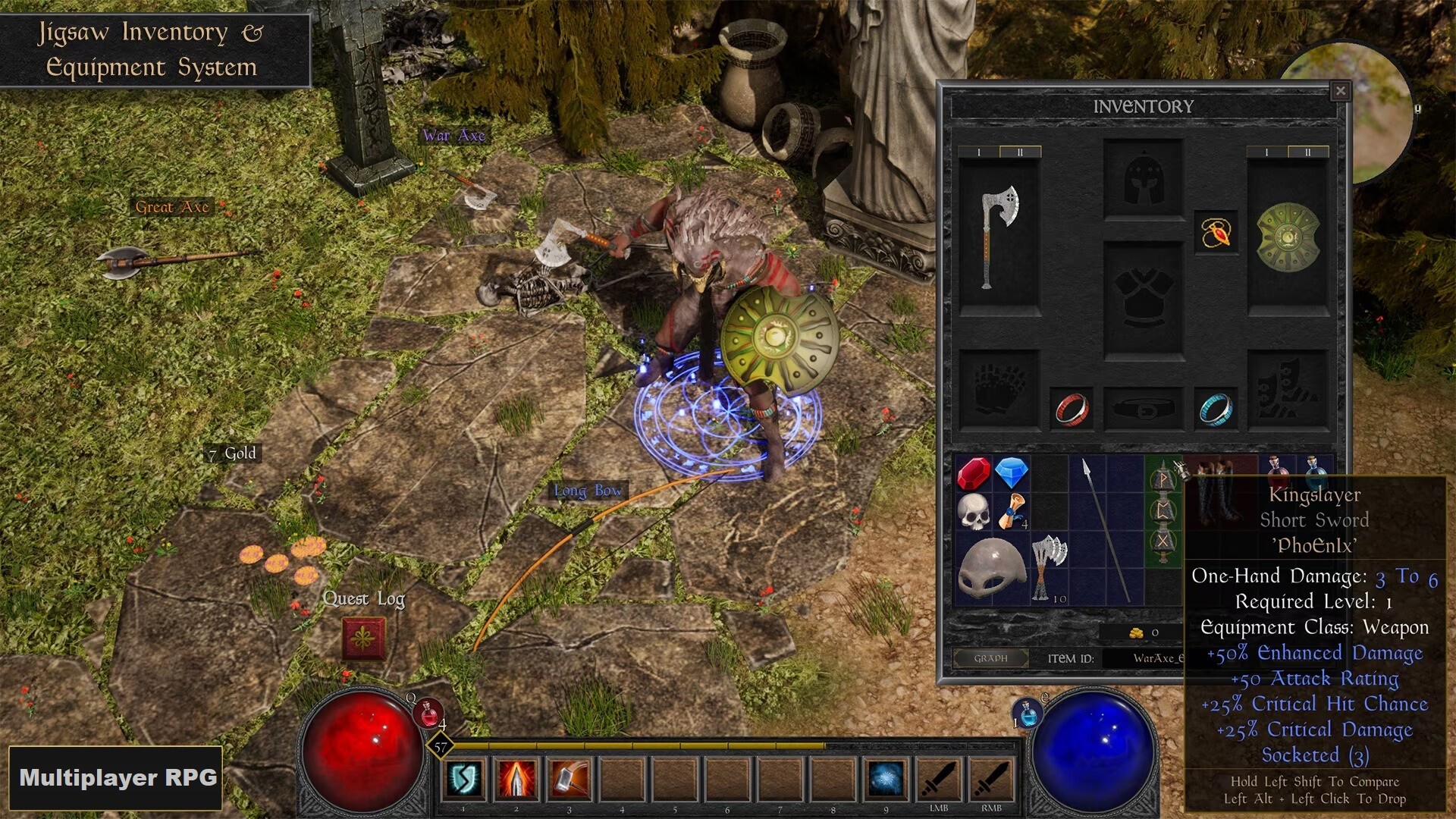
Task: Switch left weapon slot to set II
Action: click(x=1020, y=151)
